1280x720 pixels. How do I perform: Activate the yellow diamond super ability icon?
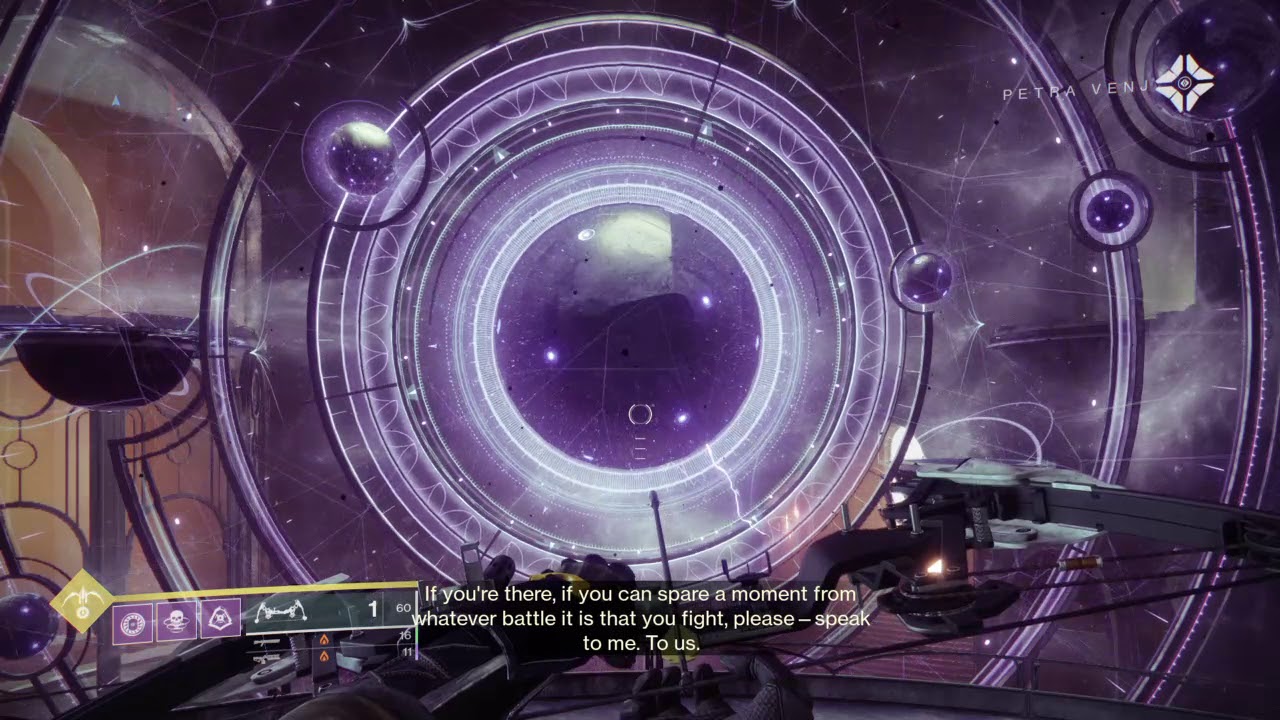[x=81, y=600]
